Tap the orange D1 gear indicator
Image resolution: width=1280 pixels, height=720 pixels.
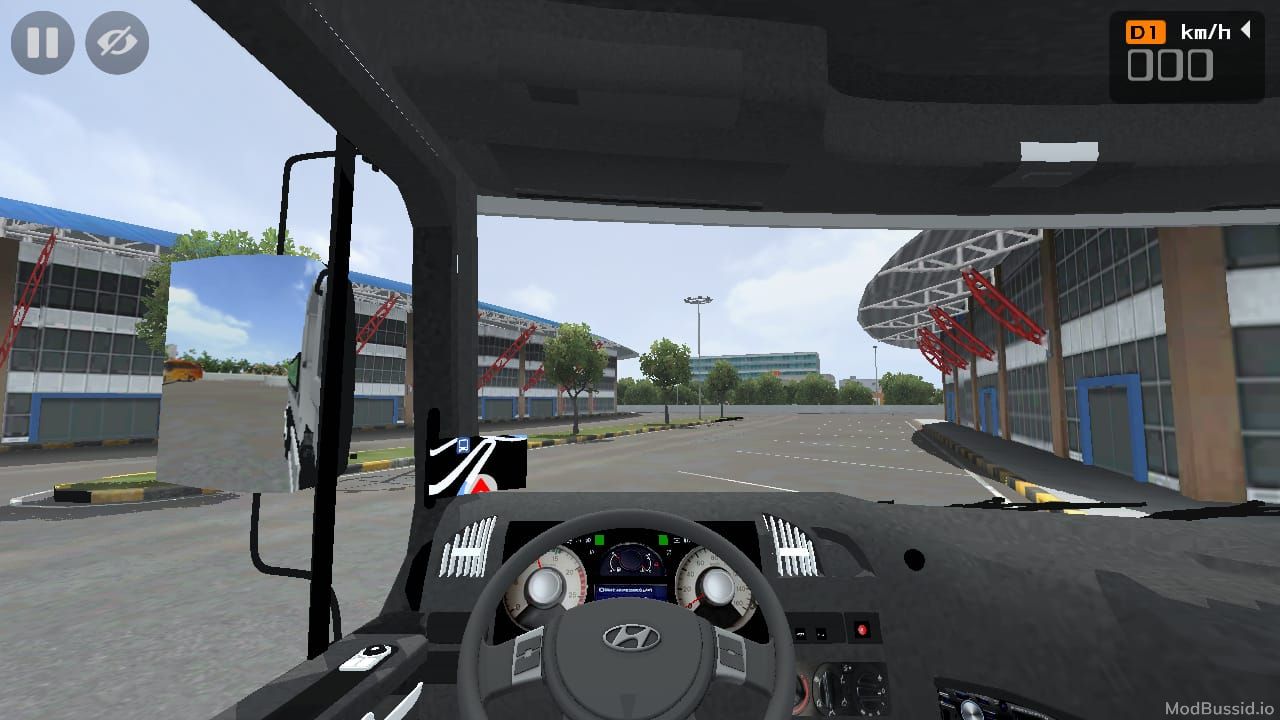(1146, 31)
